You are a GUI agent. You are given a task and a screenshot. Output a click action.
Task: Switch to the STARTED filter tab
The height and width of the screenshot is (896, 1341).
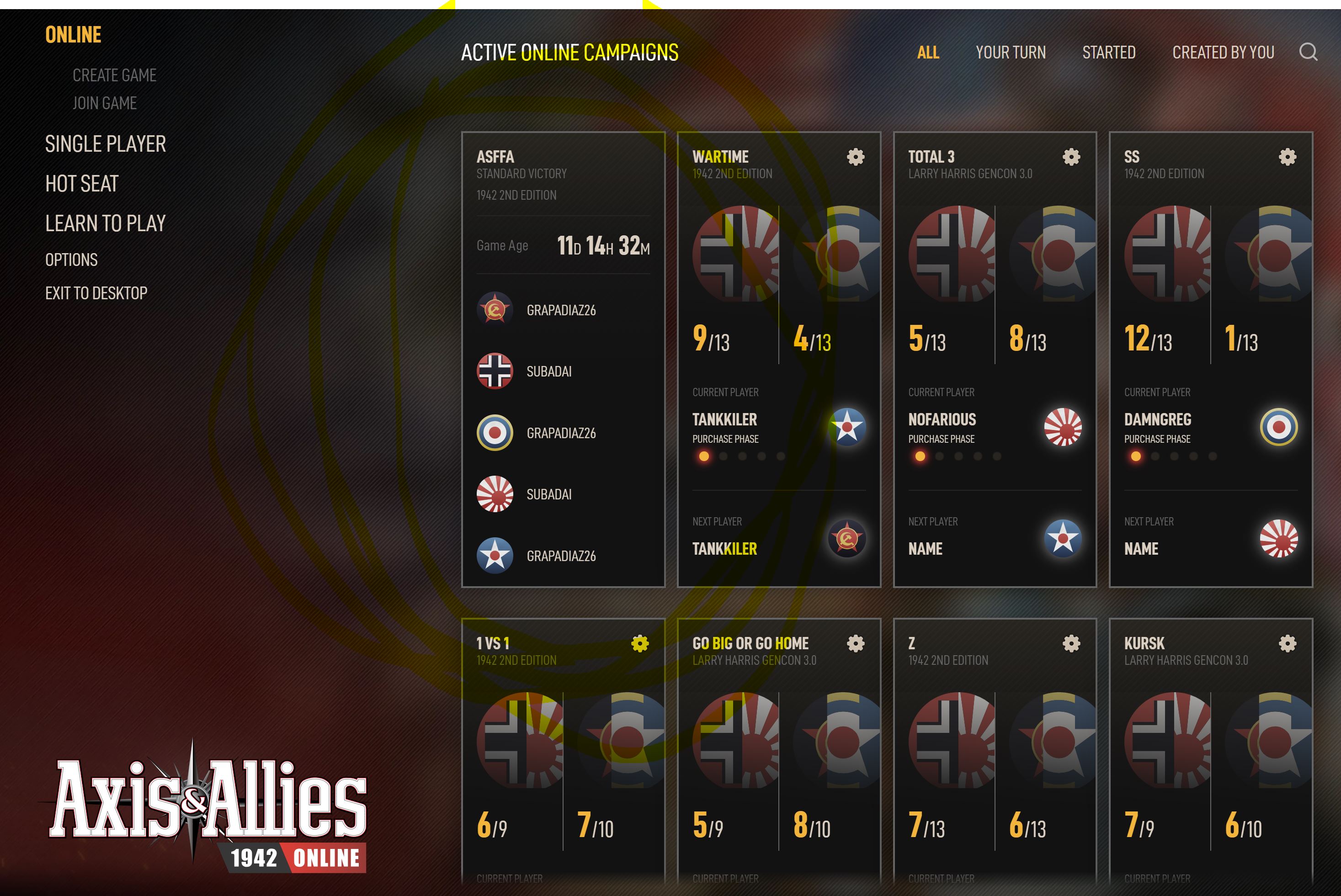(x=1109, y=53)
